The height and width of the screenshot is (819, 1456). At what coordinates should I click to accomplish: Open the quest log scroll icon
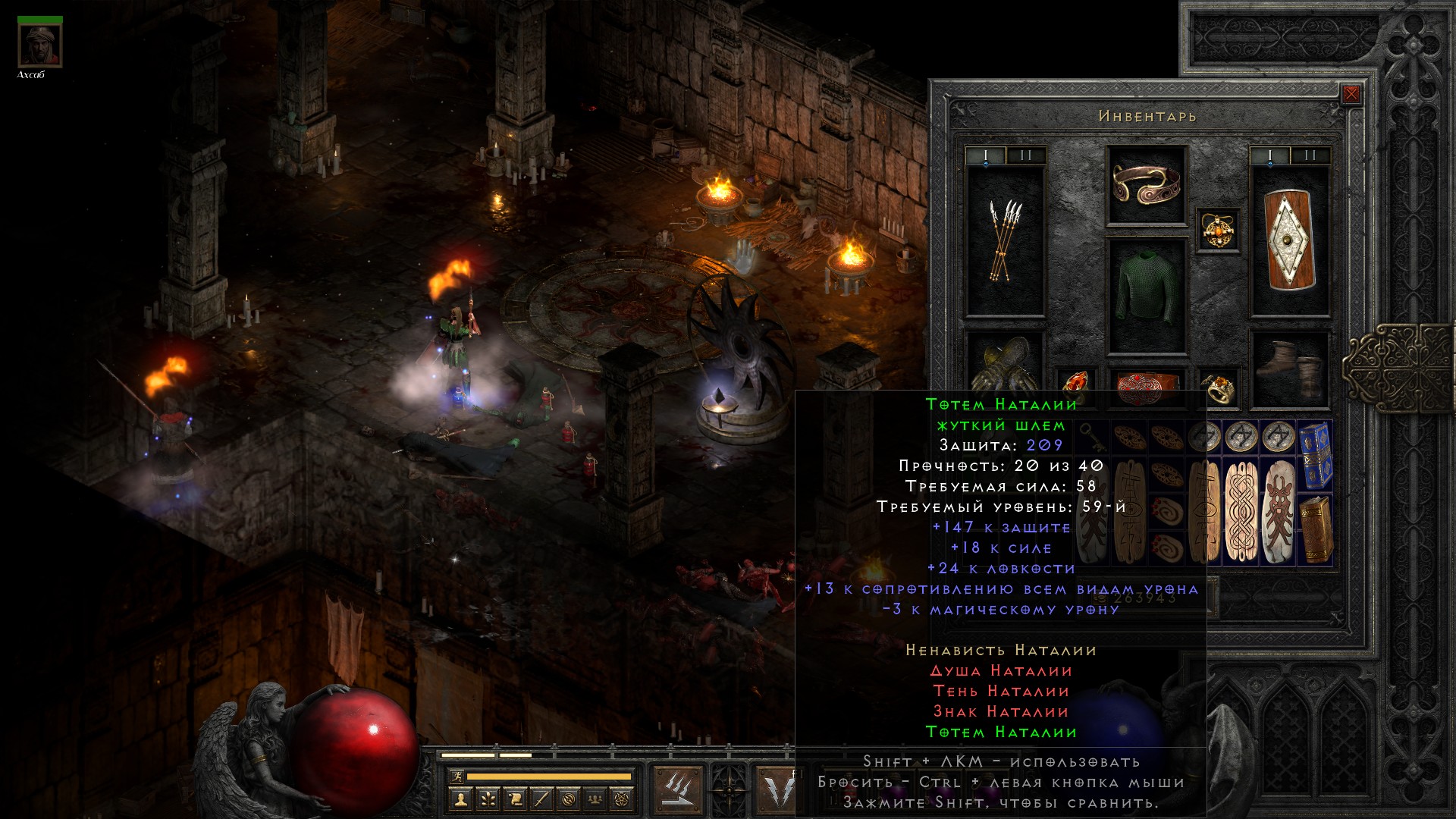point(514,799)
